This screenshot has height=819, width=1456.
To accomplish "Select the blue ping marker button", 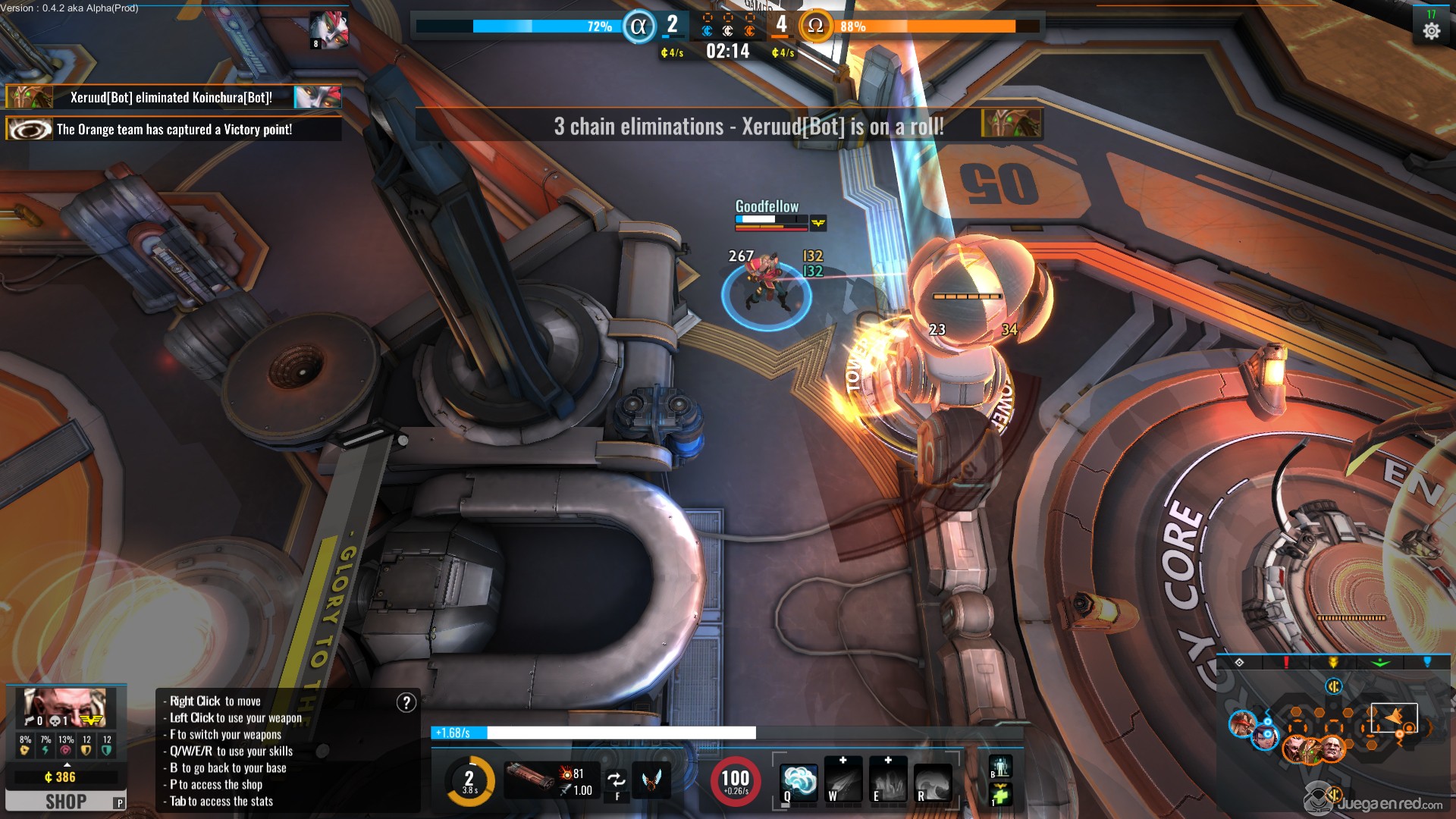I will (1427, 662).
